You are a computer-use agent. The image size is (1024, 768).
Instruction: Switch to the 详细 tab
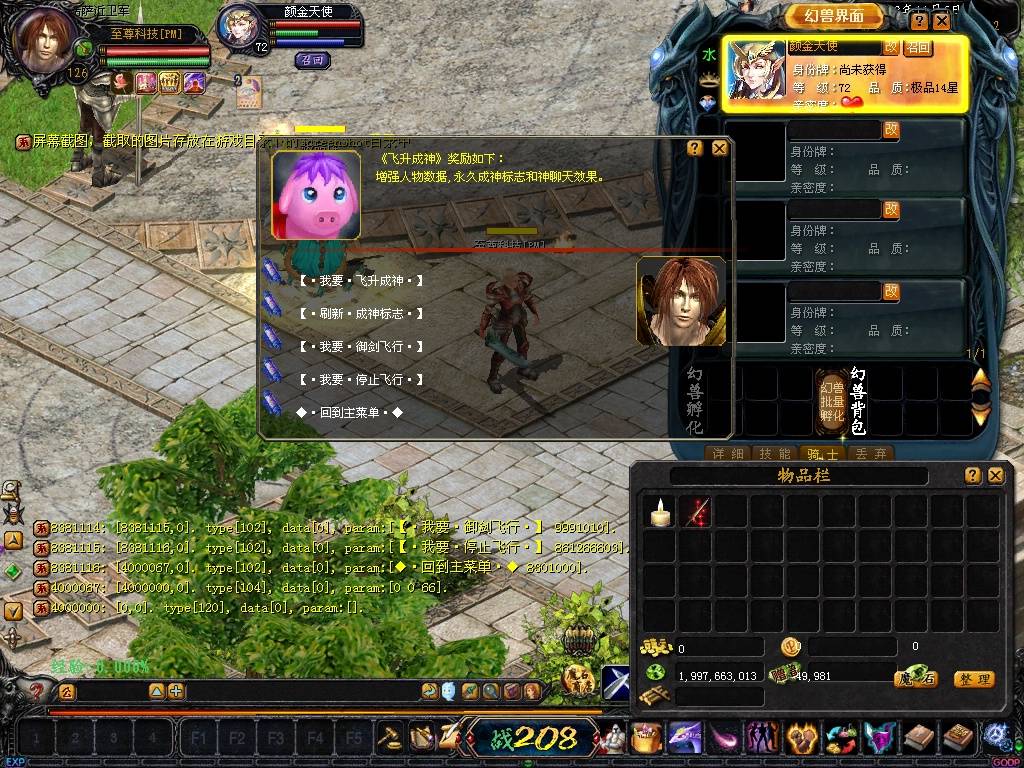point(727,454)
